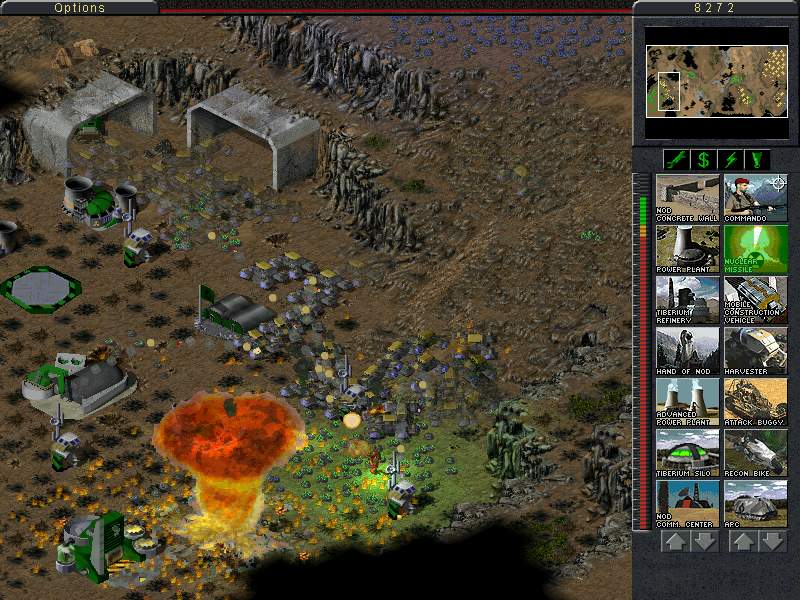Image resolution: width=800 pixels, height=600 pixels.
Task: Queue a Tiberium Refinery
Action: click(687, 300)
